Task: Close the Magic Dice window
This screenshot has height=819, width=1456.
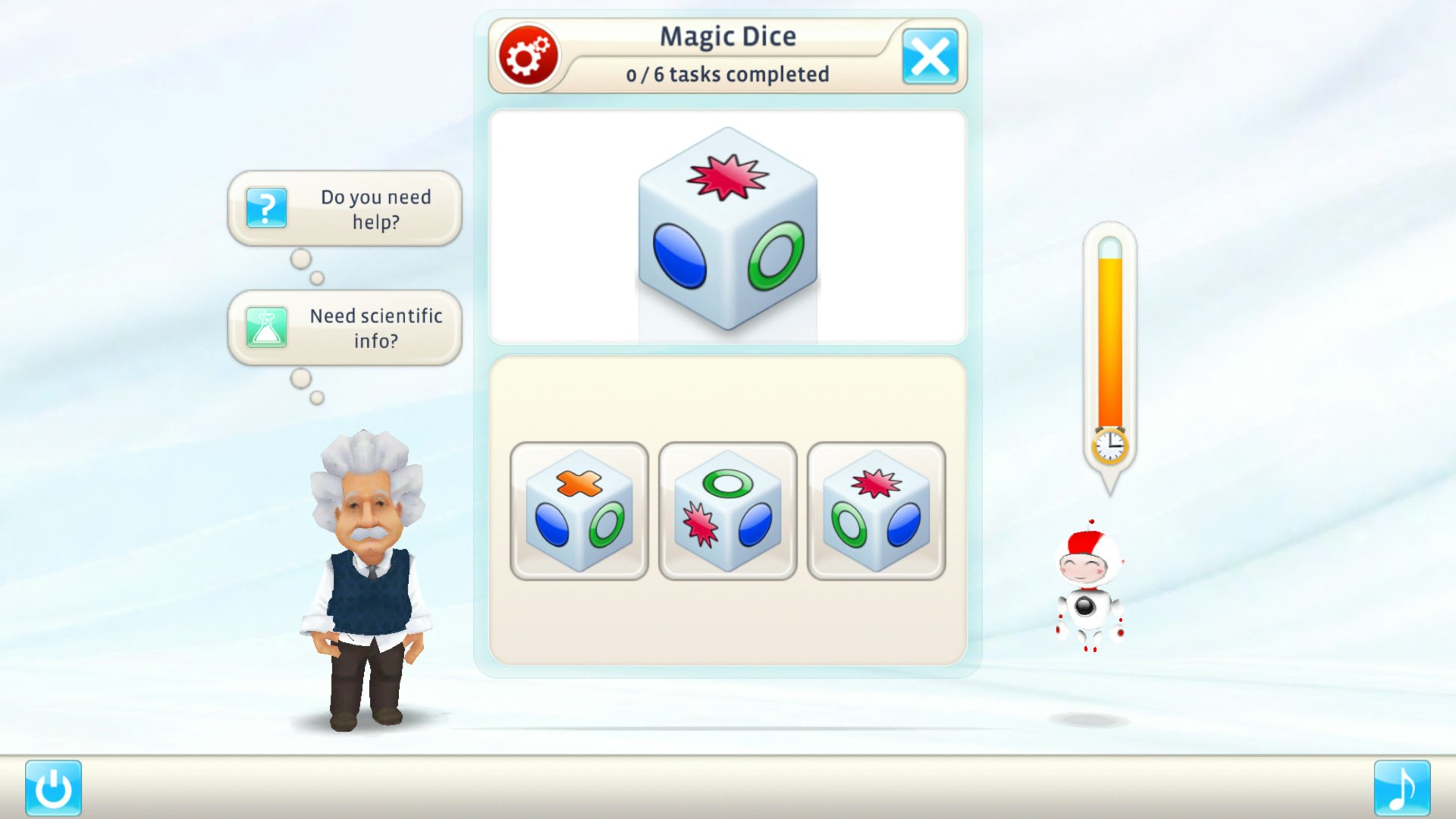Action: click(930, 55)
